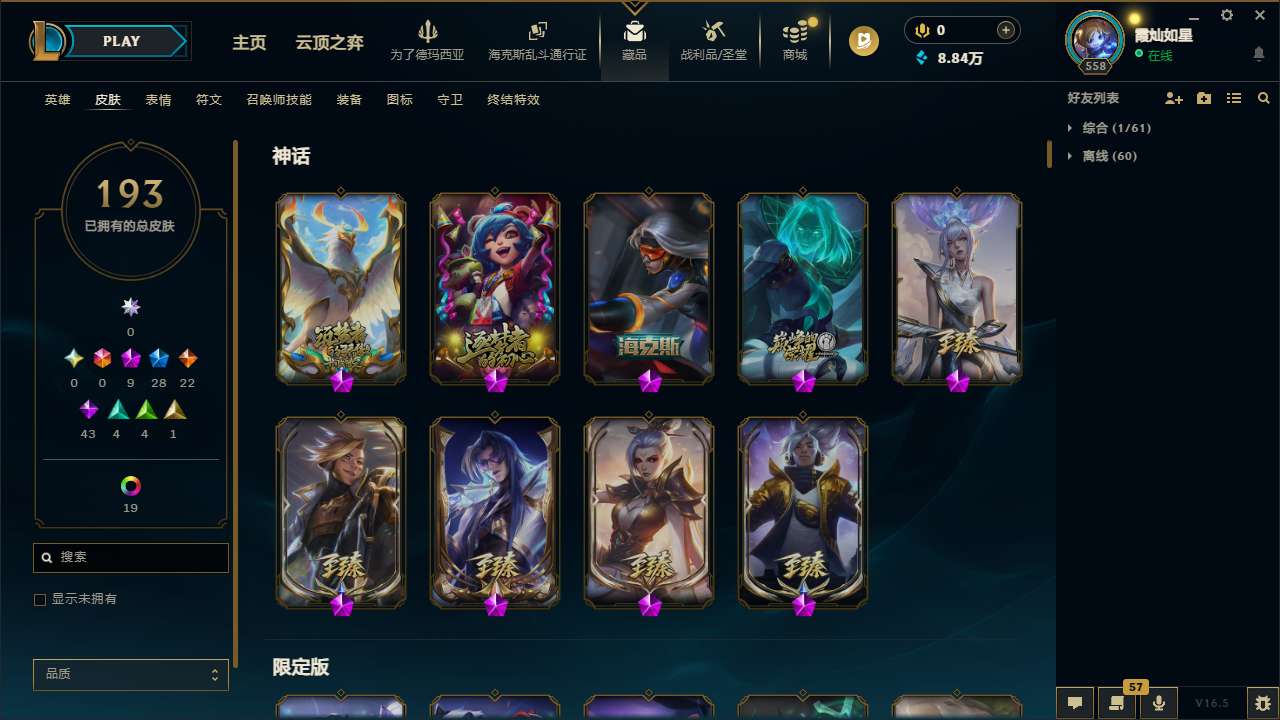Image resolution: width=1280 pixels, height=720 pixels.
Task: Click the PLAY button
Action: coord(121,41)
